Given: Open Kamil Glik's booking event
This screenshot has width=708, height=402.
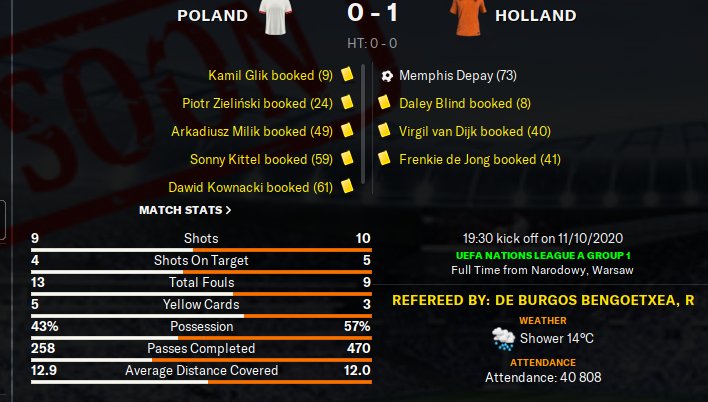Looking at the screenshot, I should [270, 75].
